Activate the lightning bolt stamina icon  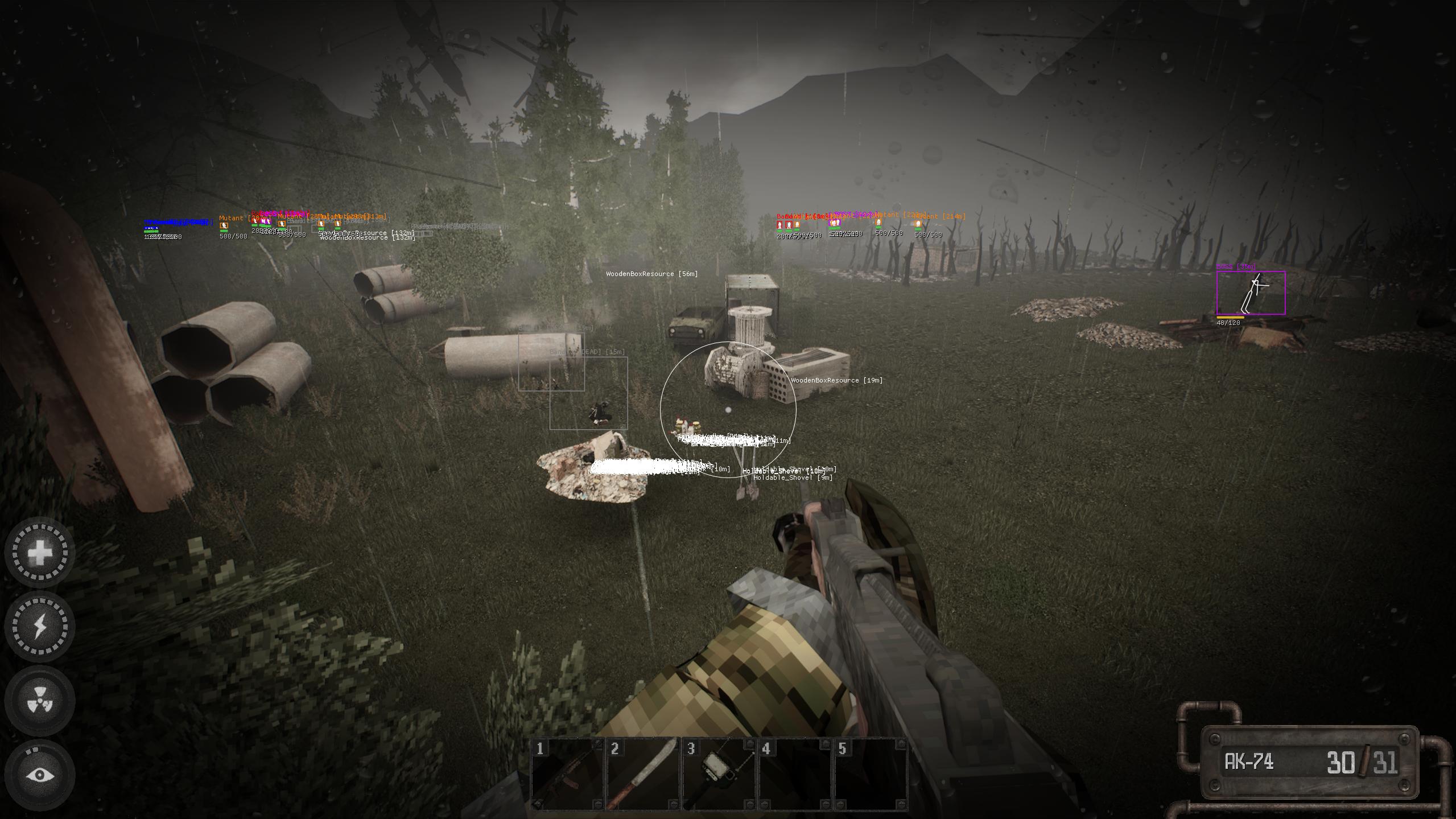click(40, 626)
